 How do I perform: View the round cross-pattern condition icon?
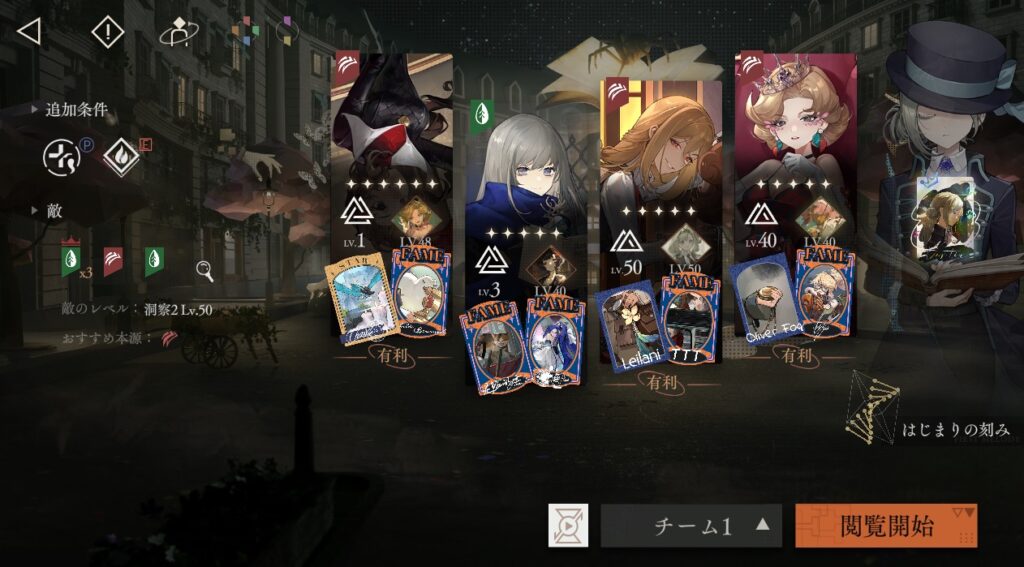pyautogui.click(x=61, y=157)
